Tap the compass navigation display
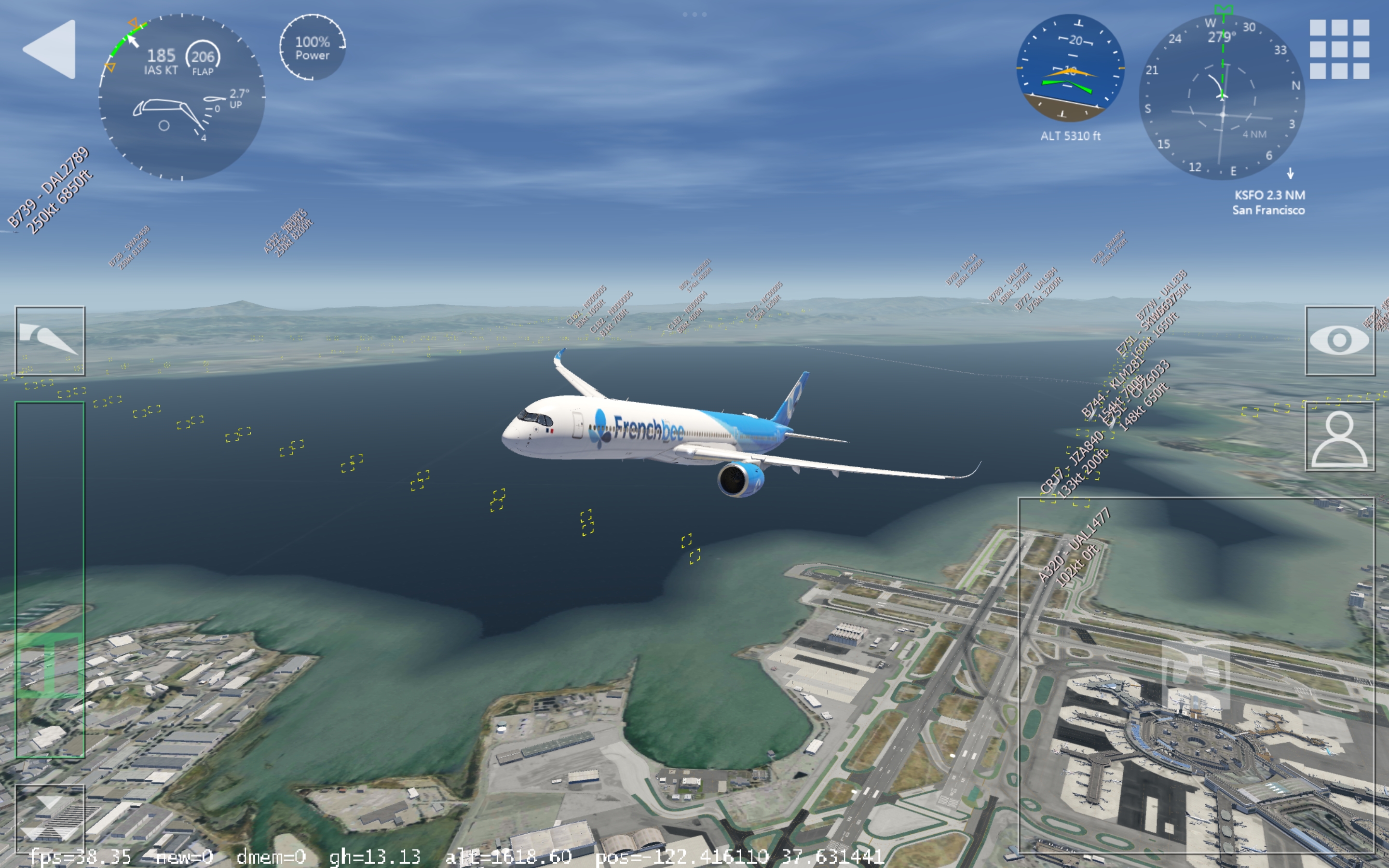Viewport: 1389px width, 868px height. 1221,97
